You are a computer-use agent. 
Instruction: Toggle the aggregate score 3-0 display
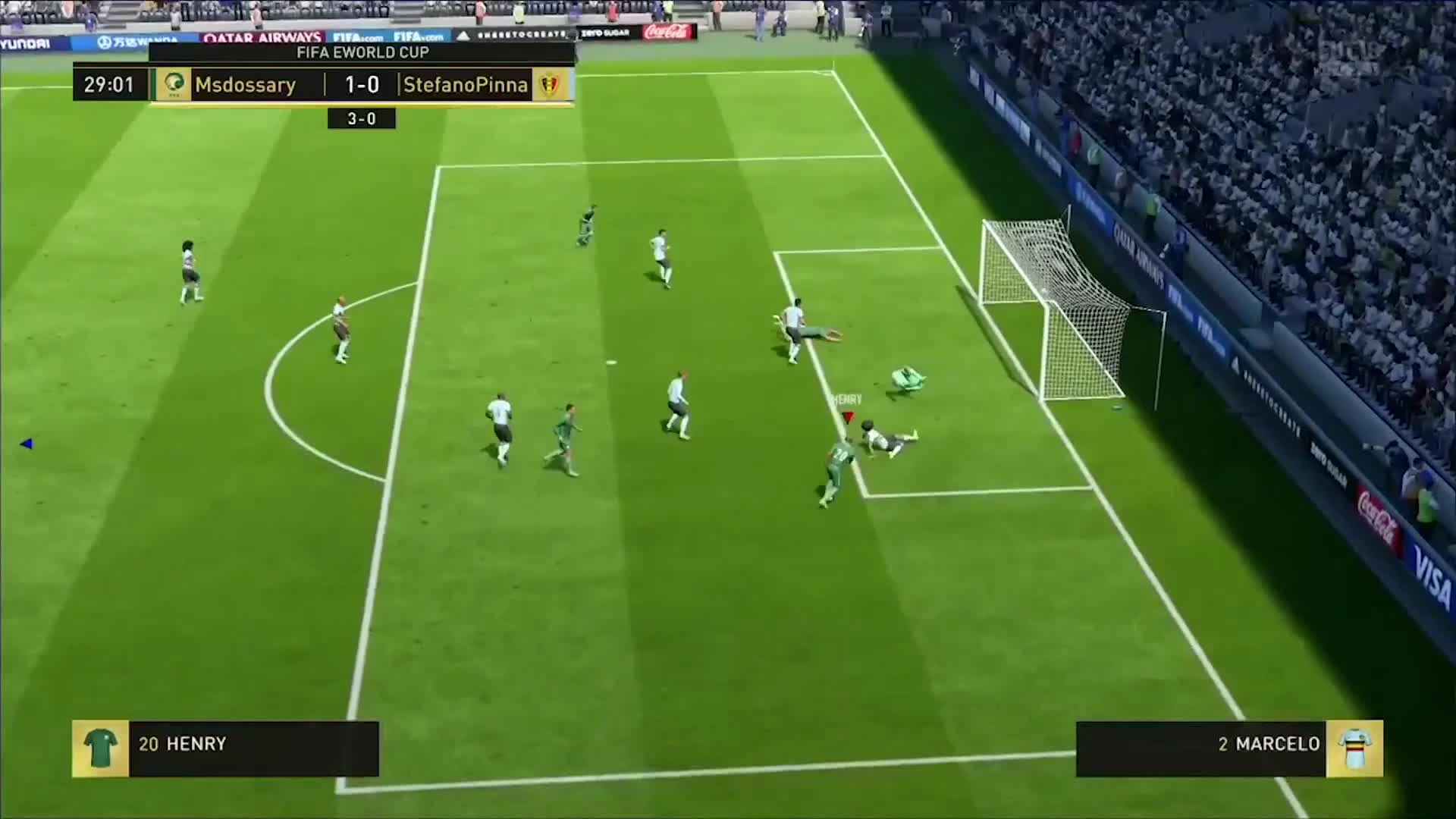click(362, 118)
